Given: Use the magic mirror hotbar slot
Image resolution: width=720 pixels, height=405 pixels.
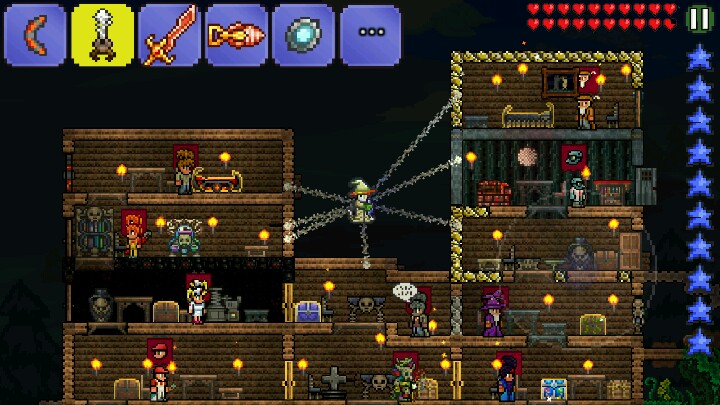Looking at the screenshot, I should [x=303, y=35].
